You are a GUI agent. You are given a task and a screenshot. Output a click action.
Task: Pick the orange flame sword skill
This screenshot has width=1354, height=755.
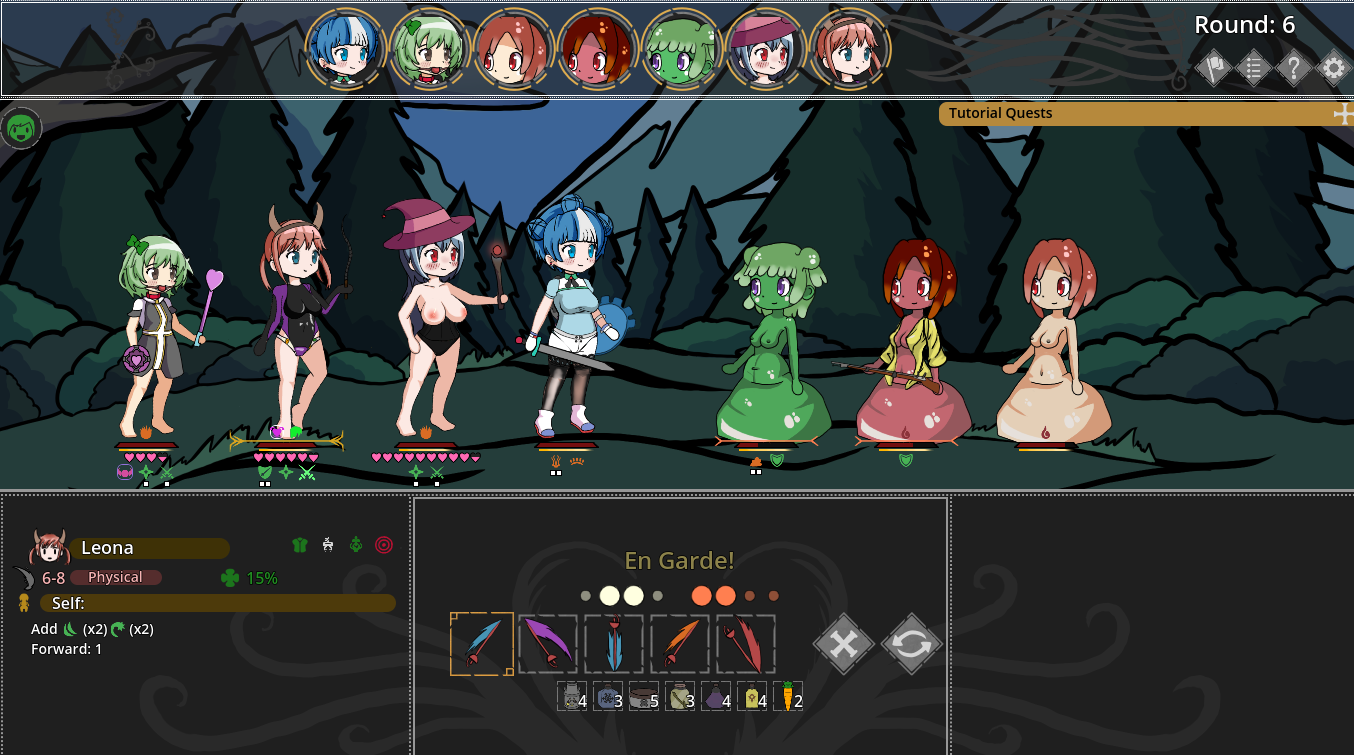click(x=680, y=644)
